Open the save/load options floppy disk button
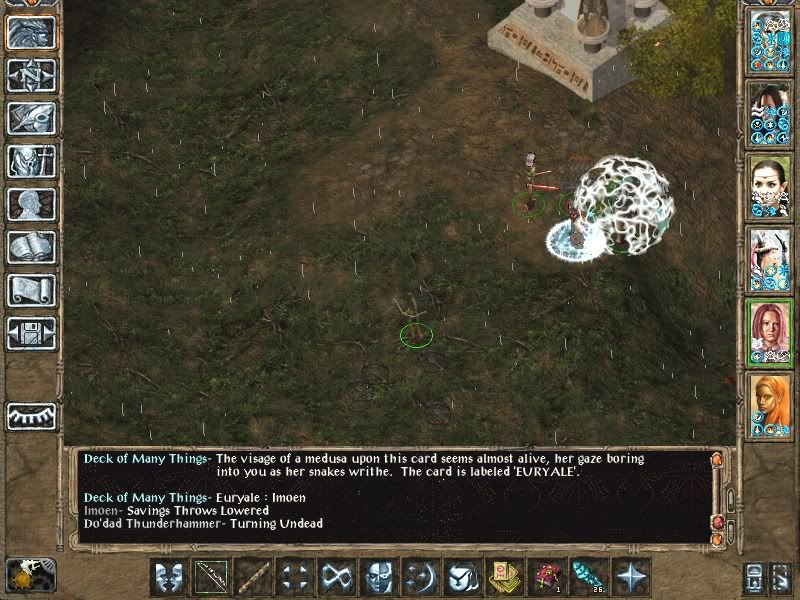 31,333
